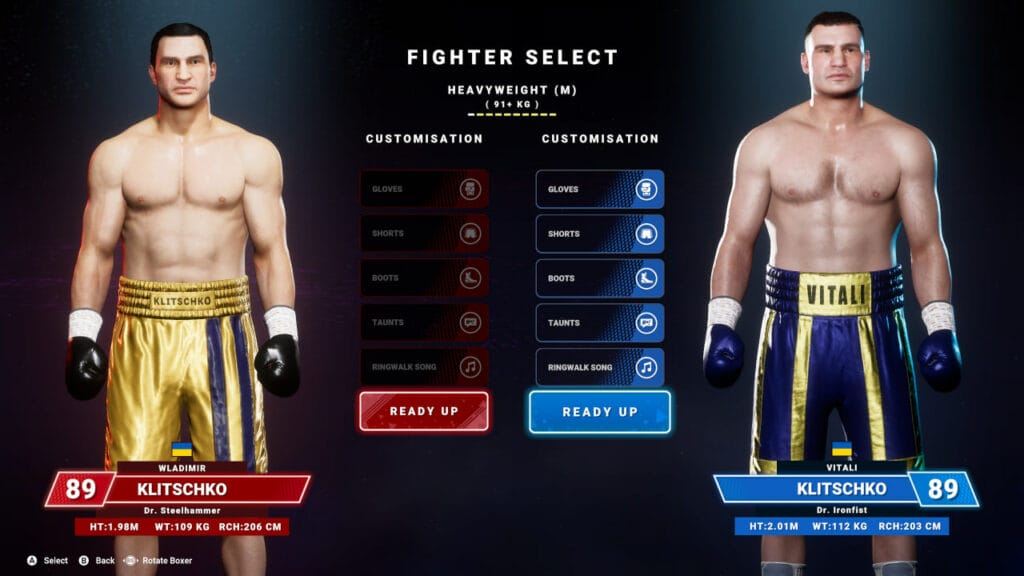Select the Wladimir Klitschko fighter nameplate
The width and height of the screenshot is (1024, 576).
click(180, 489)
